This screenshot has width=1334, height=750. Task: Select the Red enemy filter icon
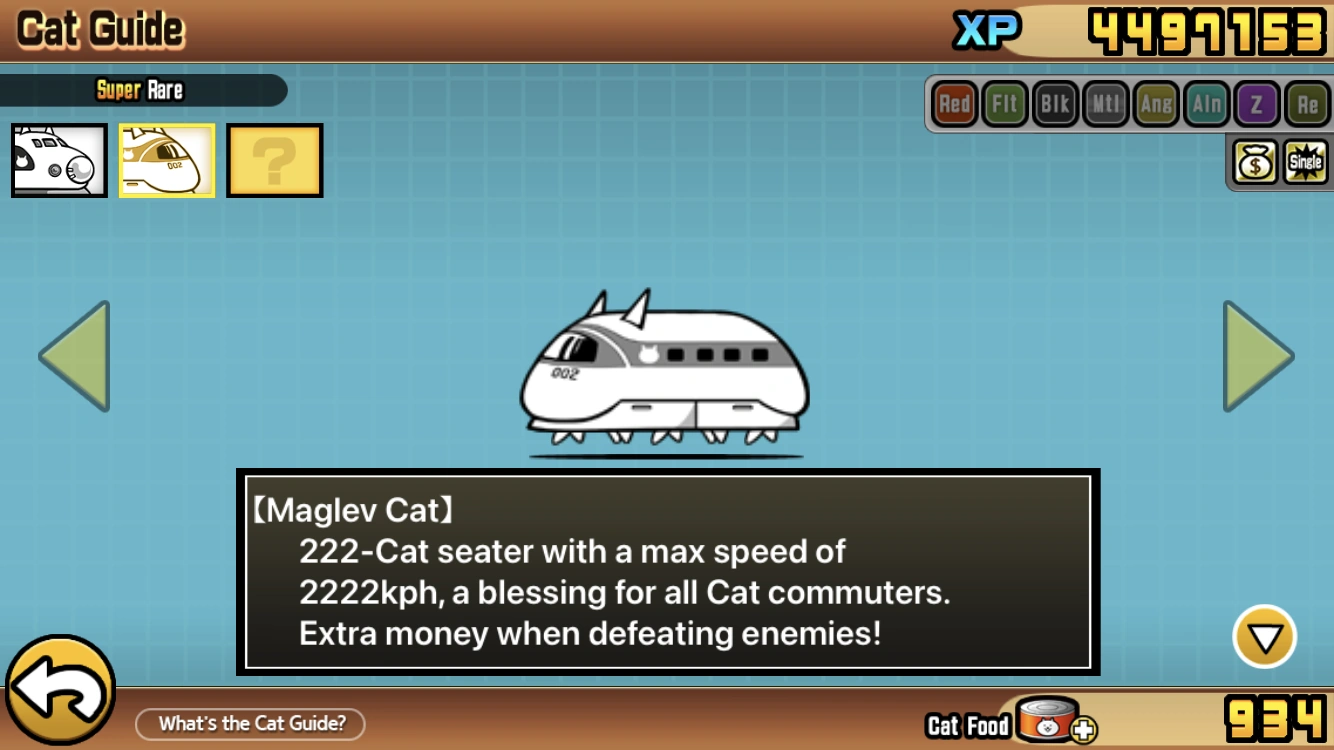click(x=954, y=103)
